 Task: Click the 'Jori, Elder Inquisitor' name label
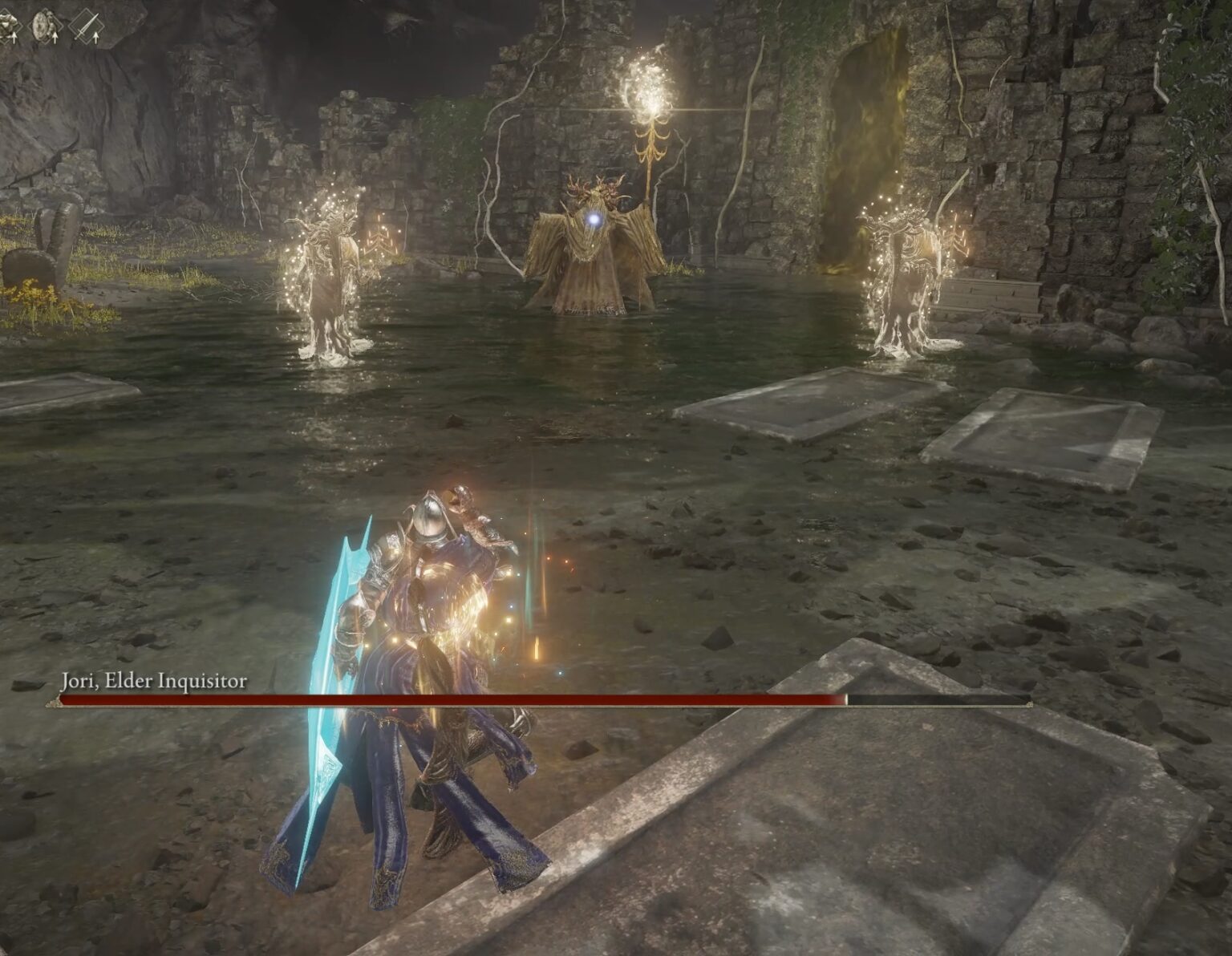pos(152,683)
